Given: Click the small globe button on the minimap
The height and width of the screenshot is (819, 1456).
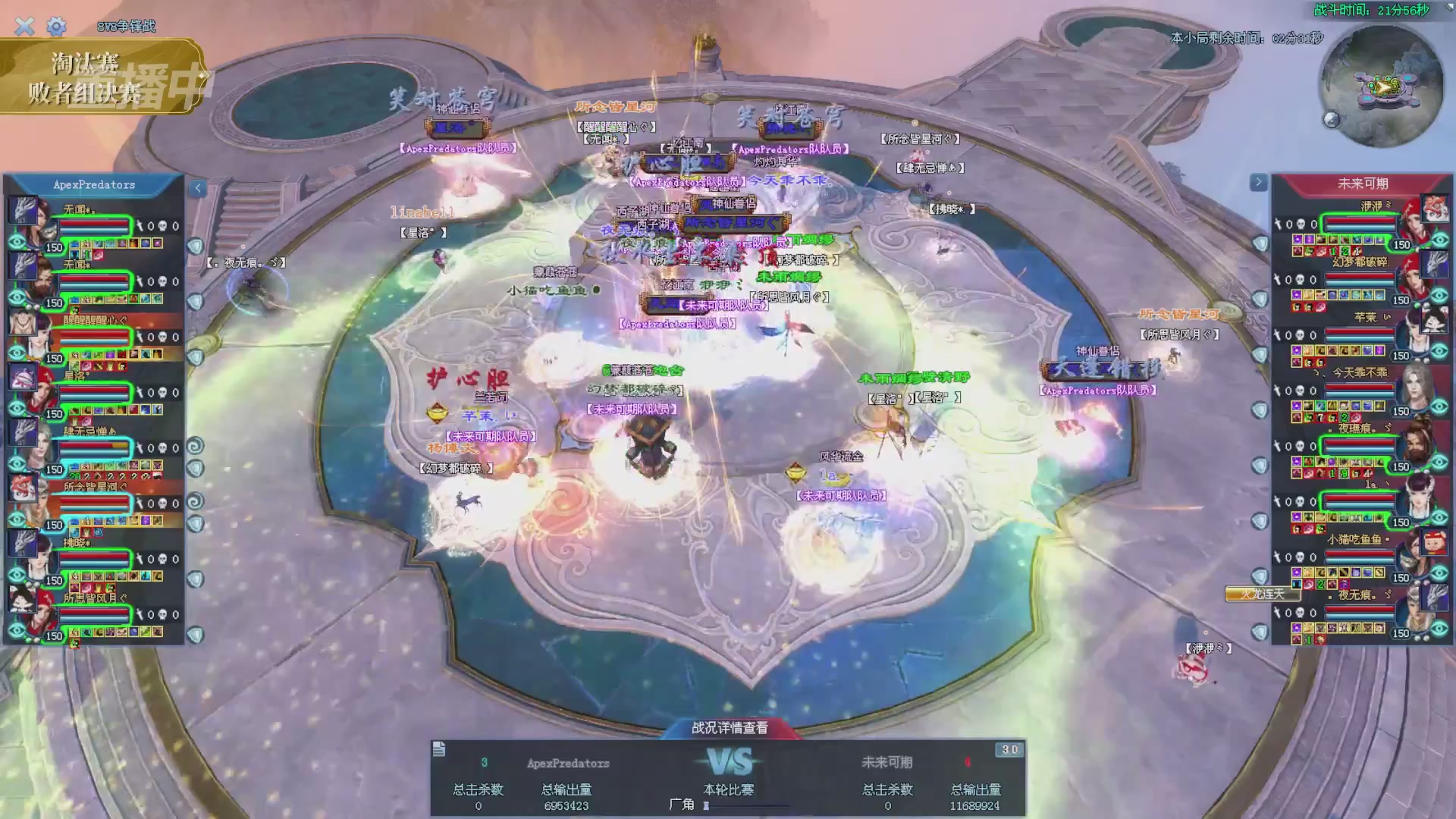Looking at the screenshot, I should [x=1331, y=120].
